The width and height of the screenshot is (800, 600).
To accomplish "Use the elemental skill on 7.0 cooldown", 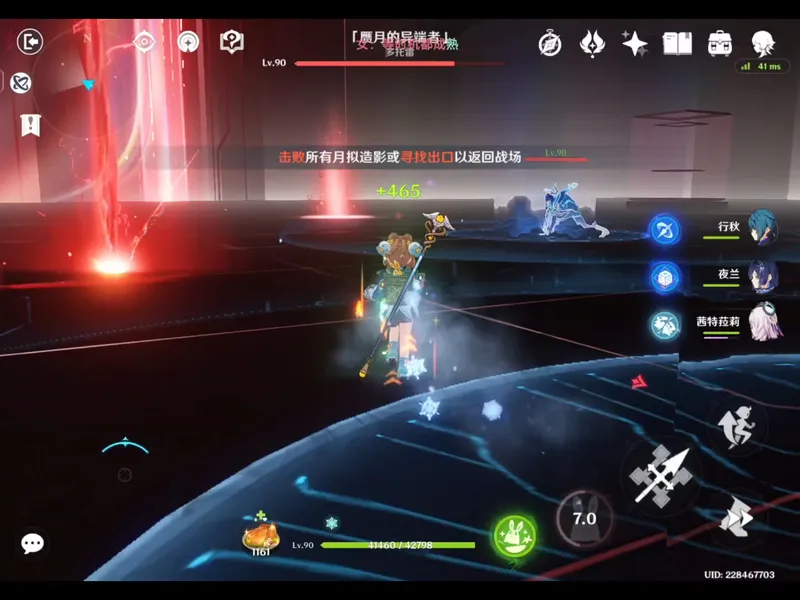I will click(x=583, y=518).
